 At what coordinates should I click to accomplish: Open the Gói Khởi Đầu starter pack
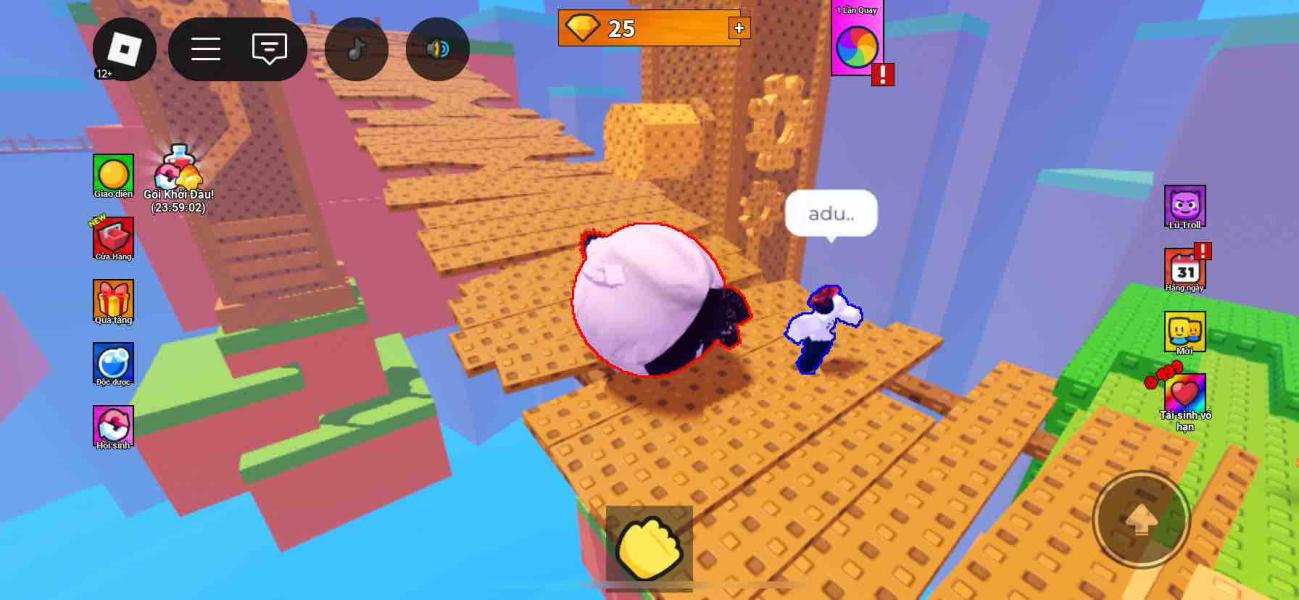tap(179, 170)
